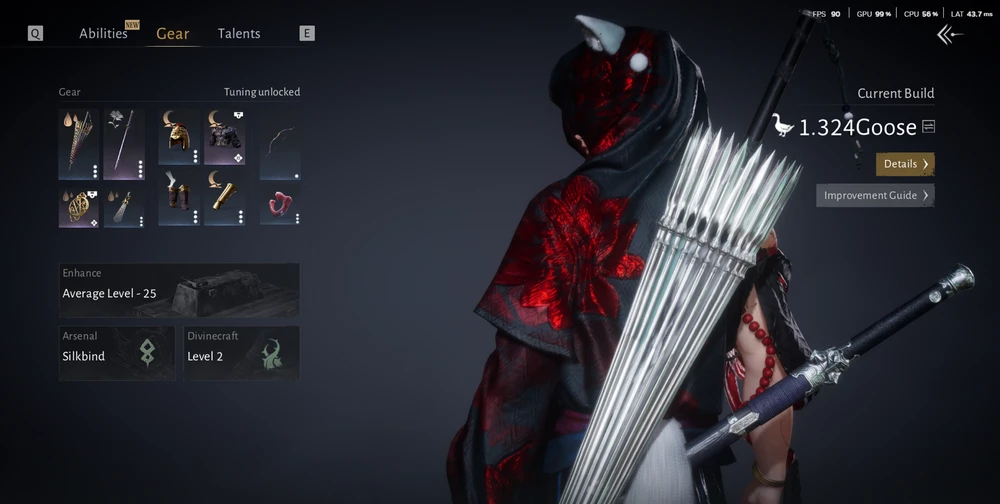1000x504 pixels.
Task: Open the Improvement Guide
Action: (x=875, y=195)
